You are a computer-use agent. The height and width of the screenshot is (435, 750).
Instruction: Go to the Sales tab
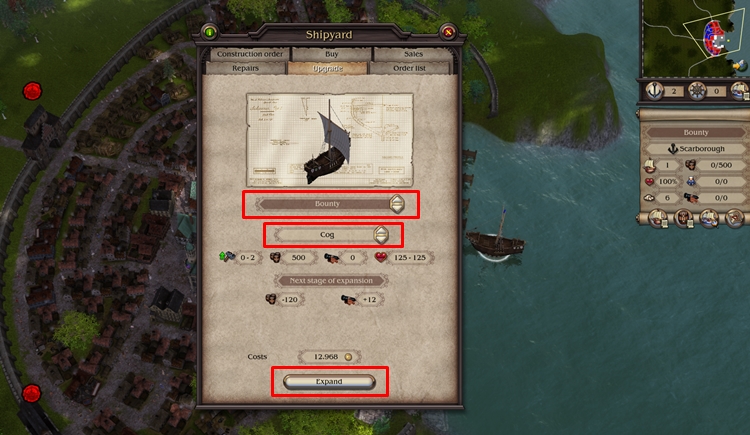click(413, 53)
